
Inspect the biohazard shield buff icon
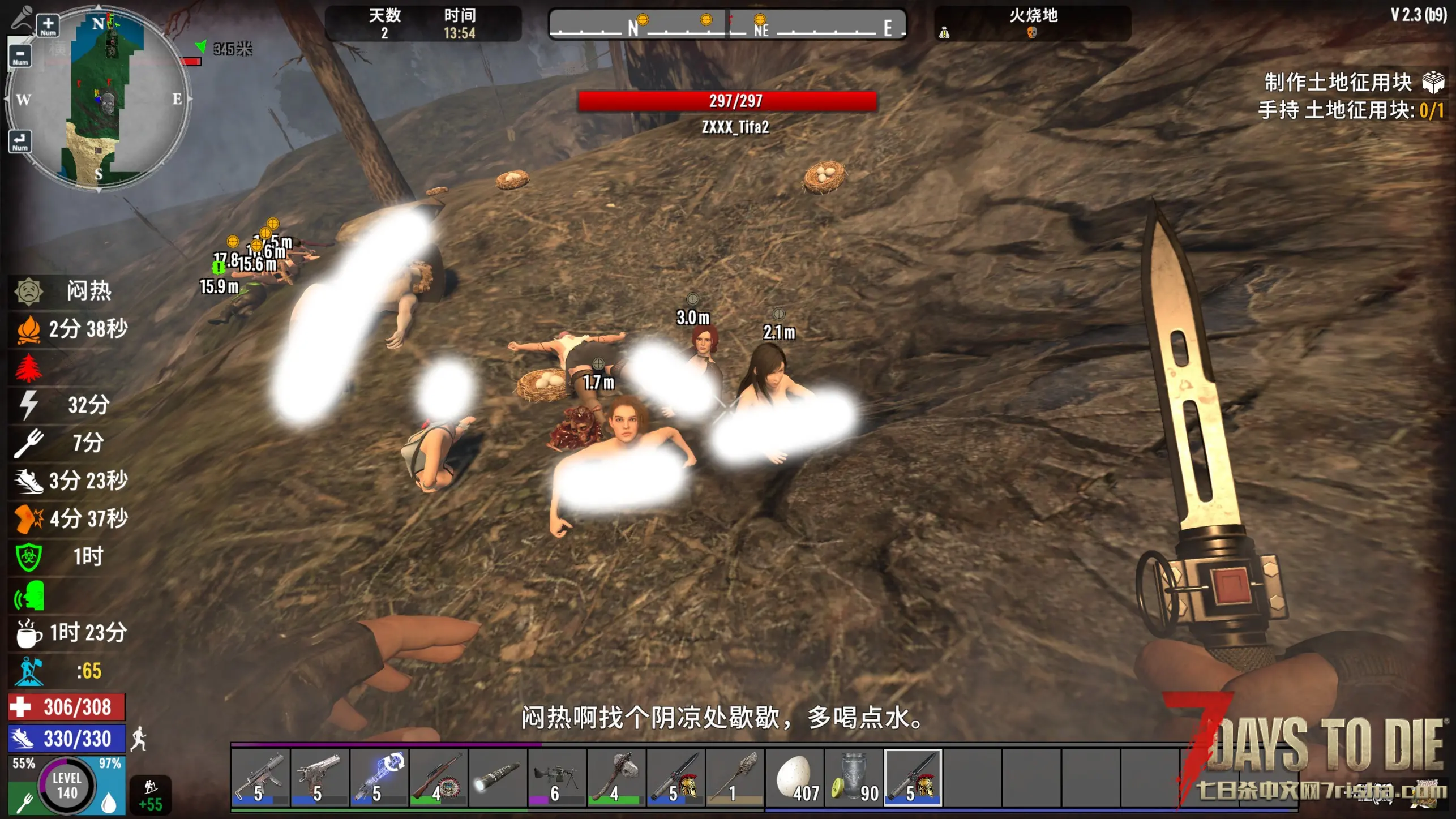(28, 557)
